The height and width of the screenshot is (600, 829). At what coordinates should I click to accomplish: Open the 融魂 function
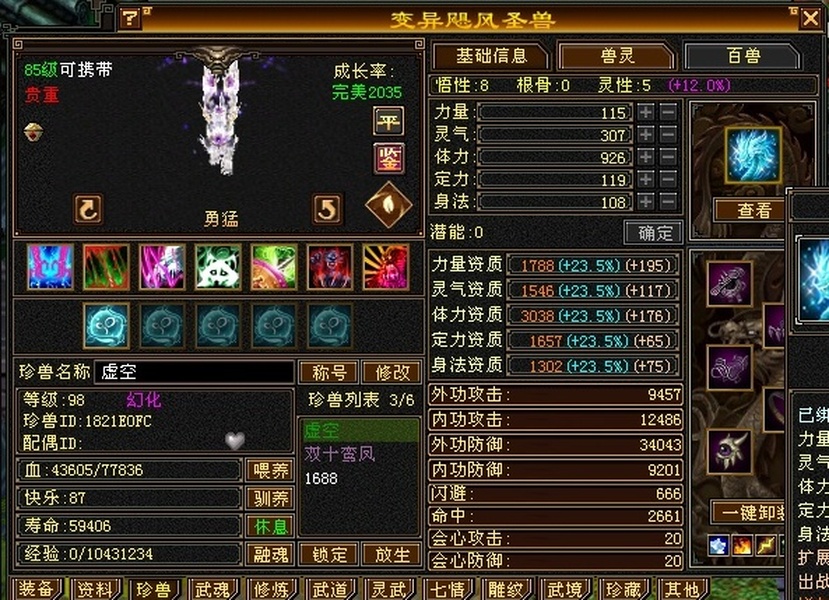[x=269, y=554]
